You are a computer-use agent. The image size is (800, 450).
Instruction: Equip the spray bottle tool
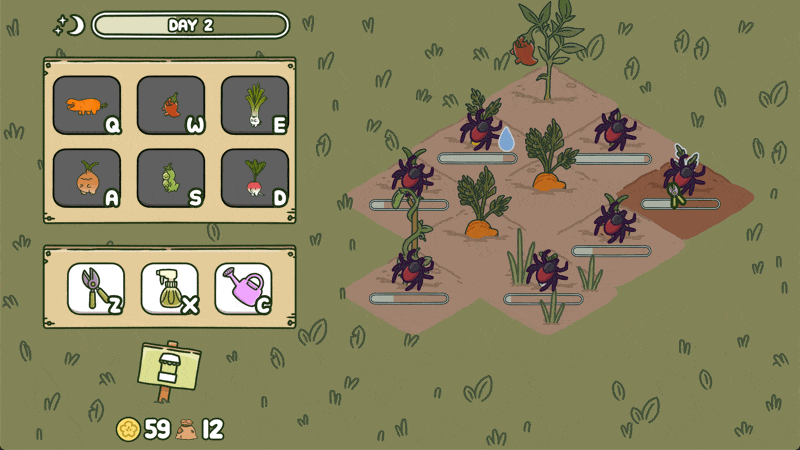coord(170,289)
